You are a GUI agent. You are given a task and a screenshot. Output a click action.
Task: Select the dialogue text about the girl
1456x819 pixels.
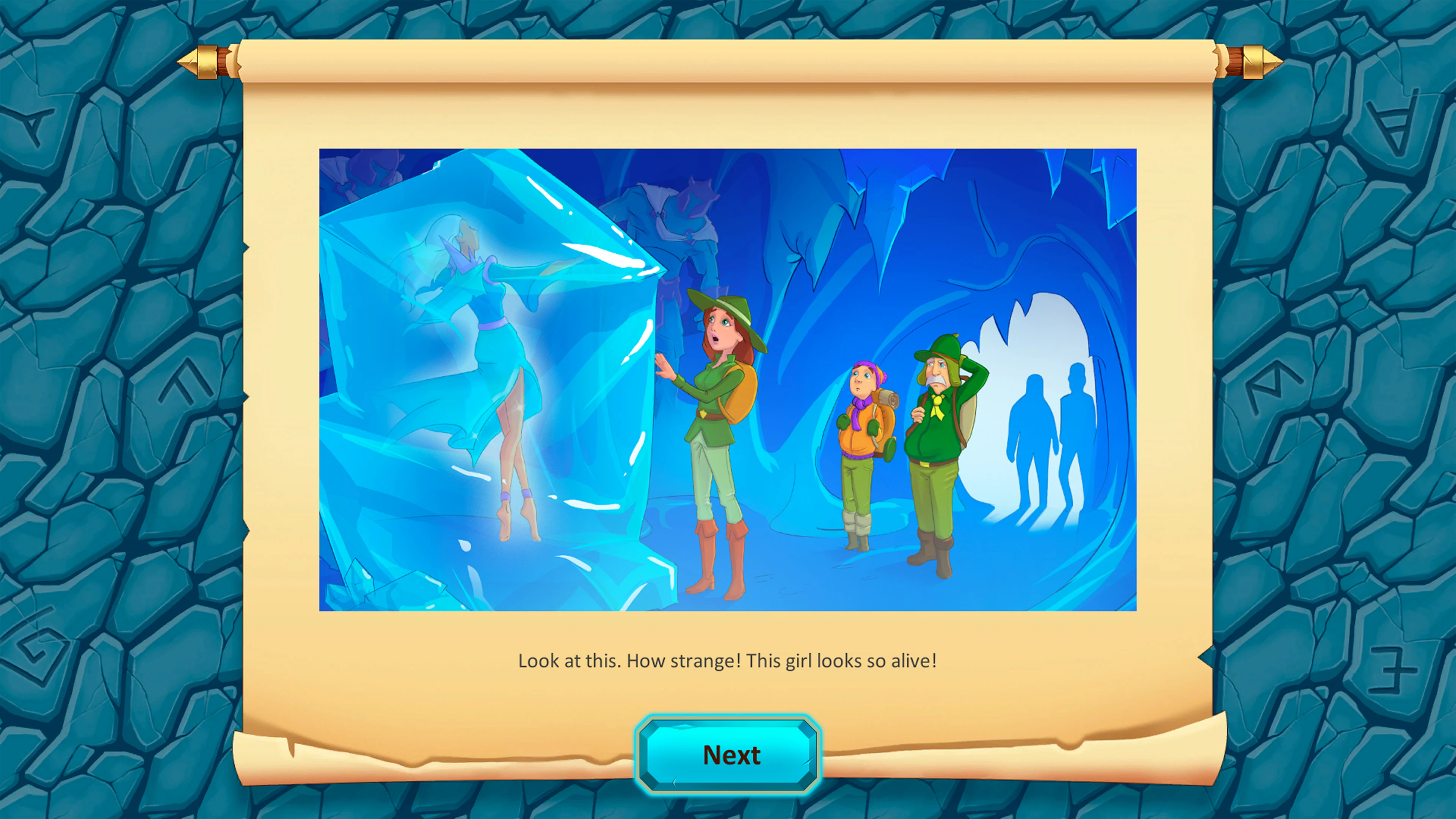pos(728,661)
